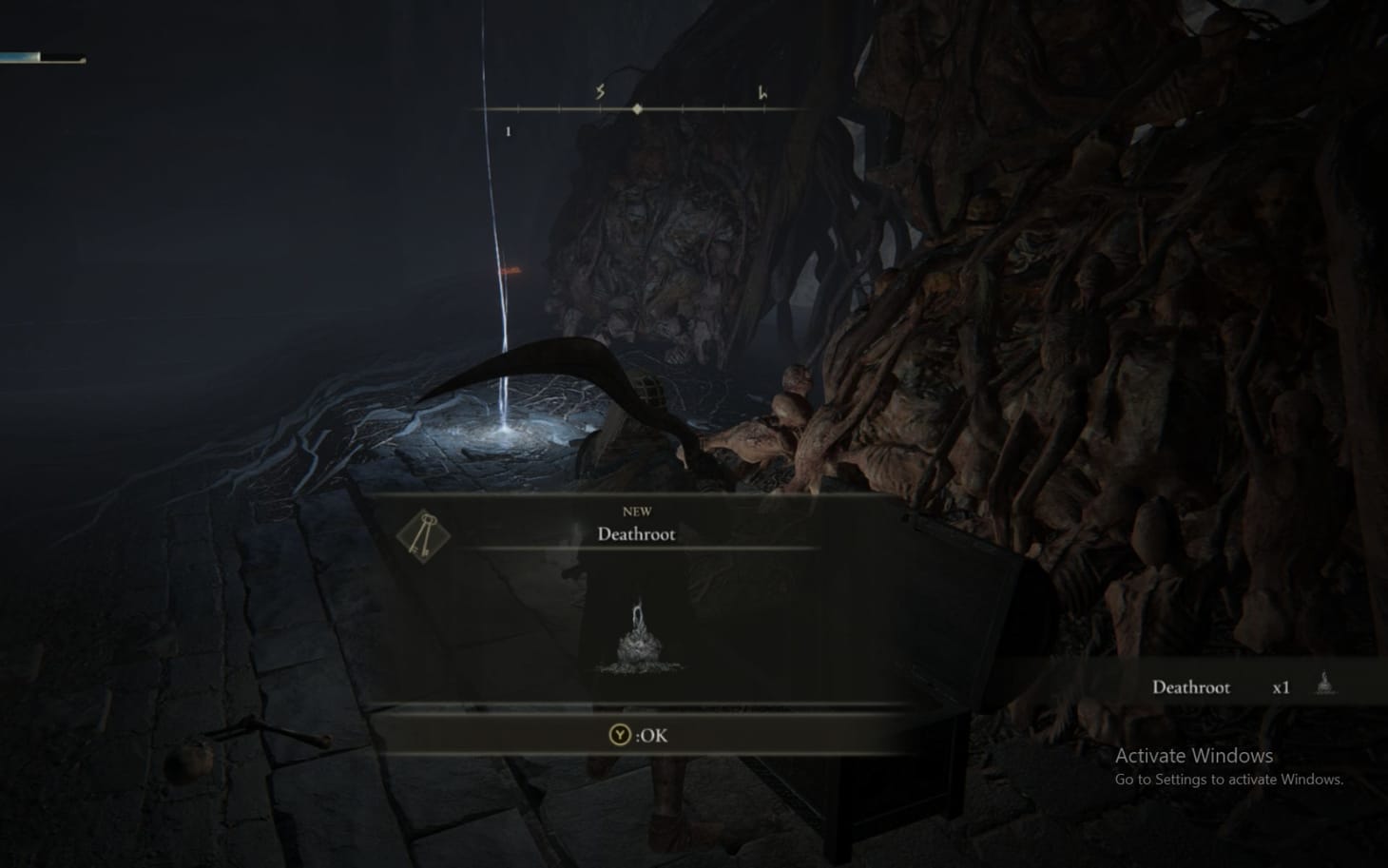Open Settings via the activate Windows link
Screen dimensions: 1388x868
pyautogui.click(x=1227, y=778)
